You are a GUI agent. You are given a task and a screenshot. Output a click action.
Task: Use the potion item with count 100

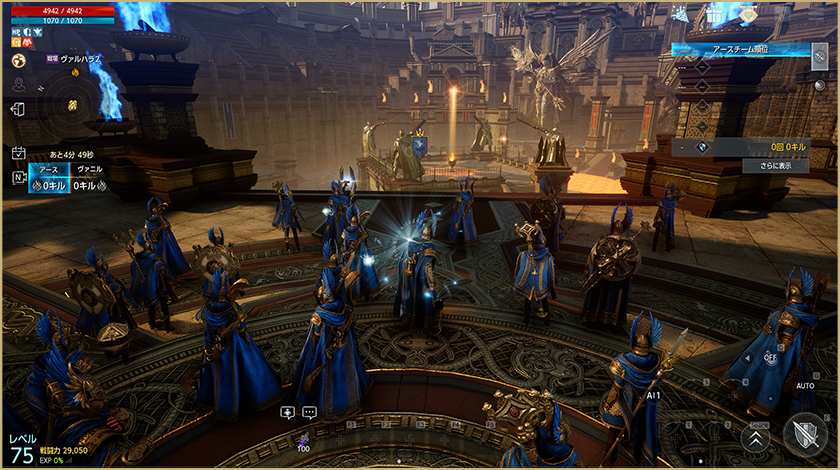pos(304,441)
